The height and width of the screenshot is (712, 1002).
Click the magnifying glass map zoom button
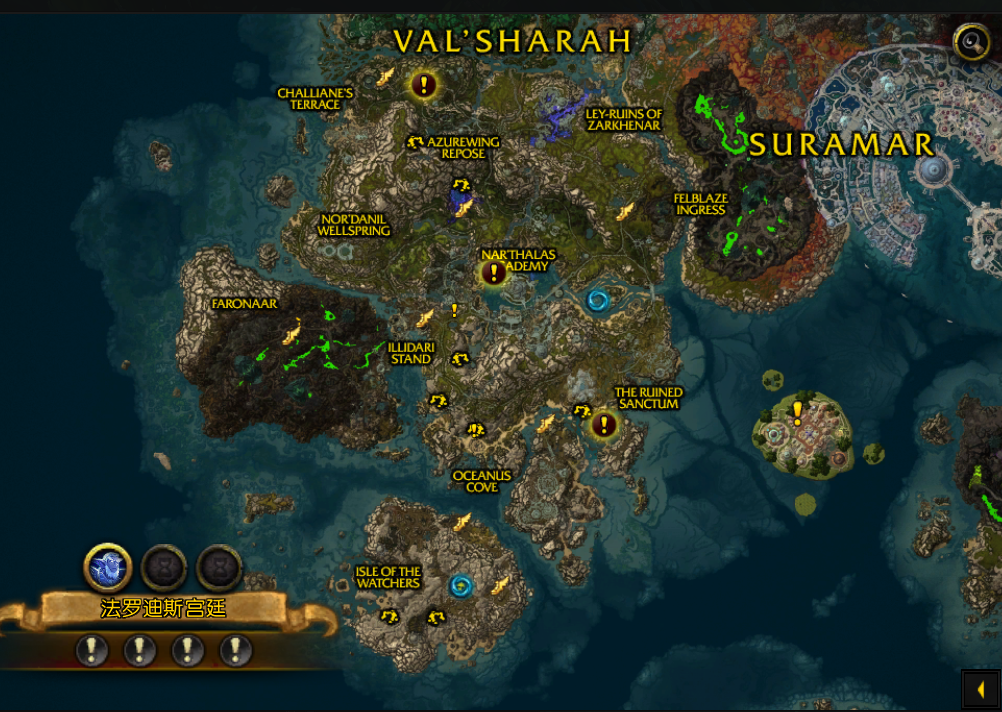point(971,42)
